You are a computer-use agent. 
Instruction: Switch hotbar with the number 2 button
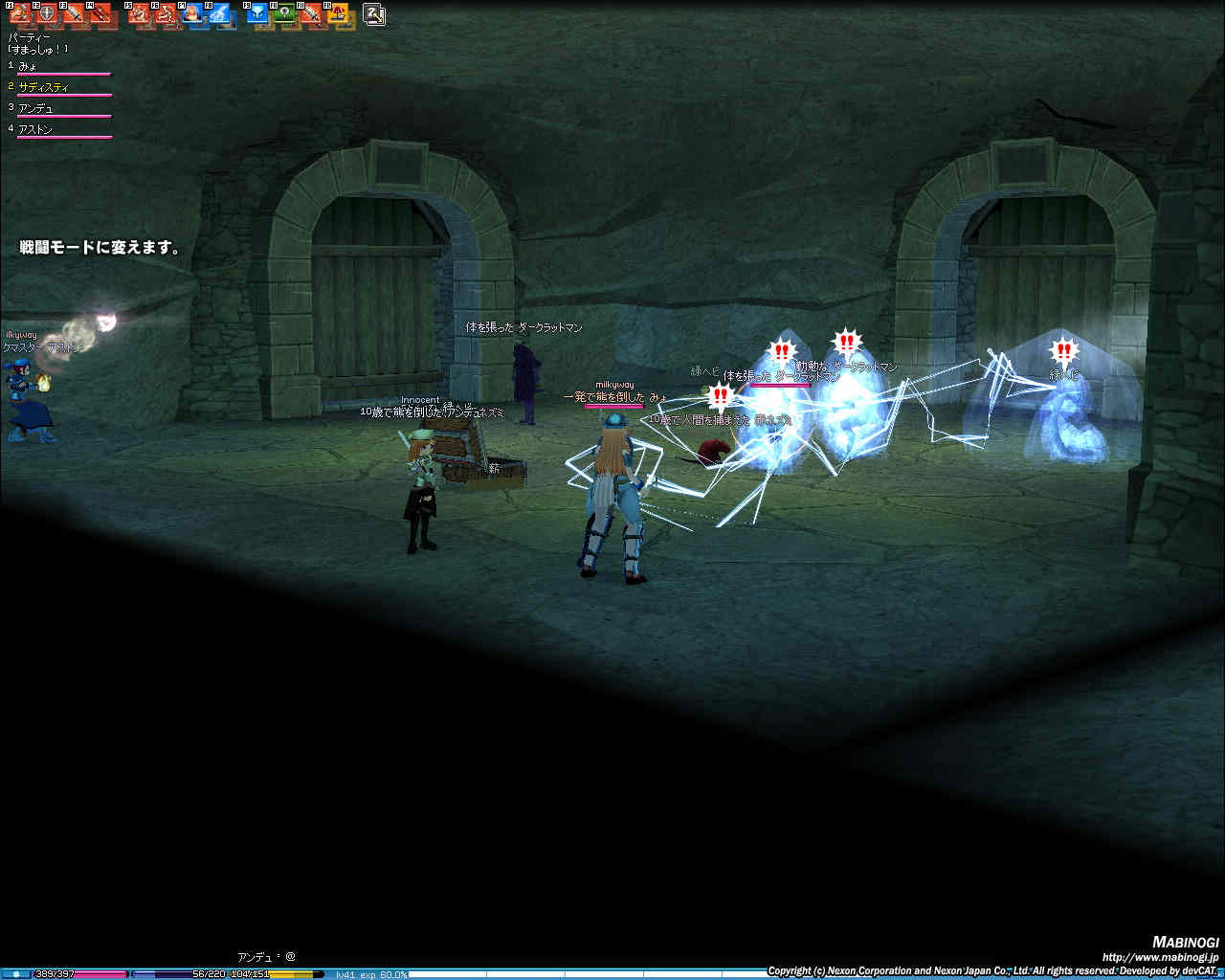[x=374, y=14]
